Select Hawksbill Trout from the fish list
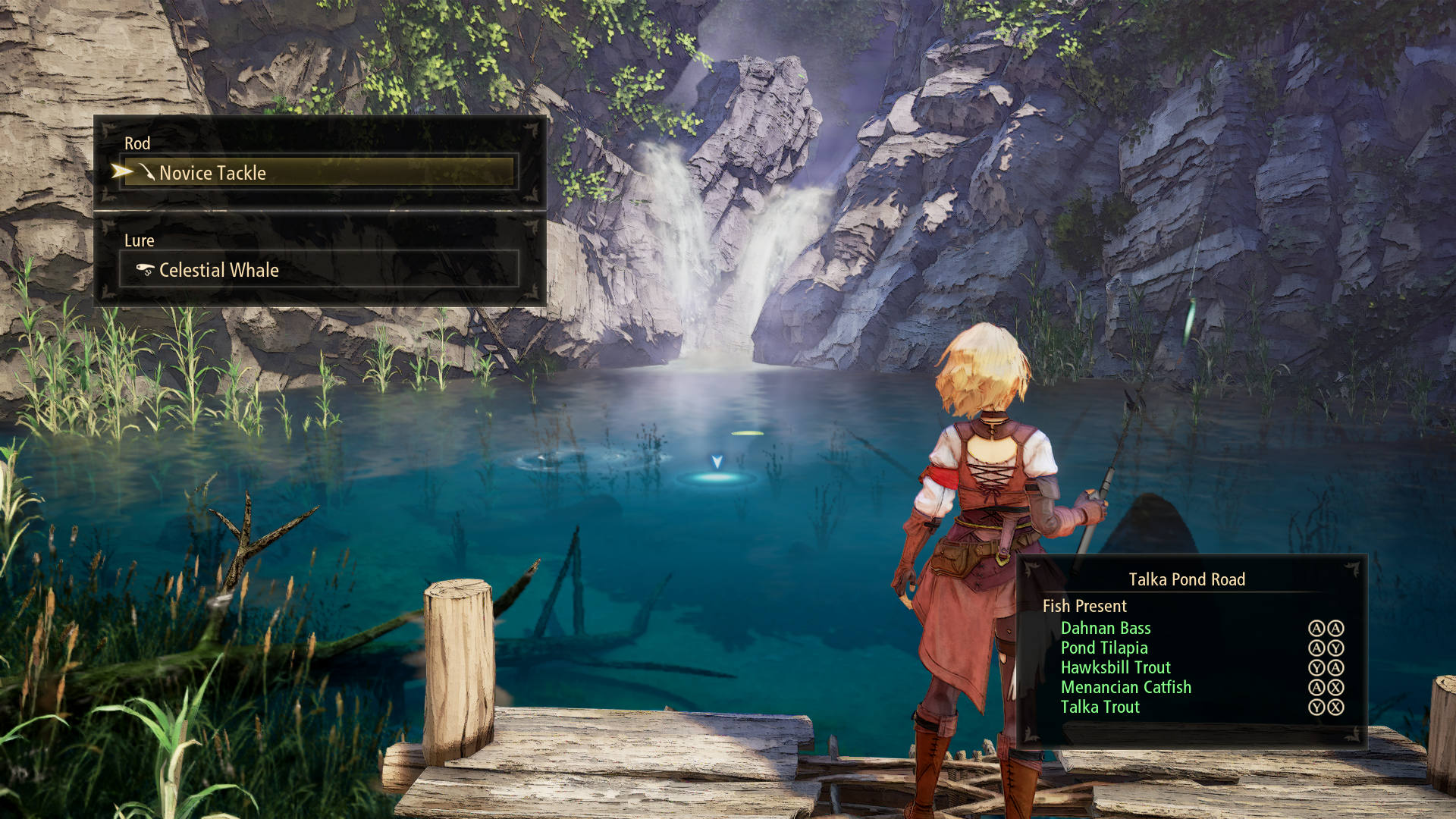Screen dimensions: 1456x819 coord(1116,667)
